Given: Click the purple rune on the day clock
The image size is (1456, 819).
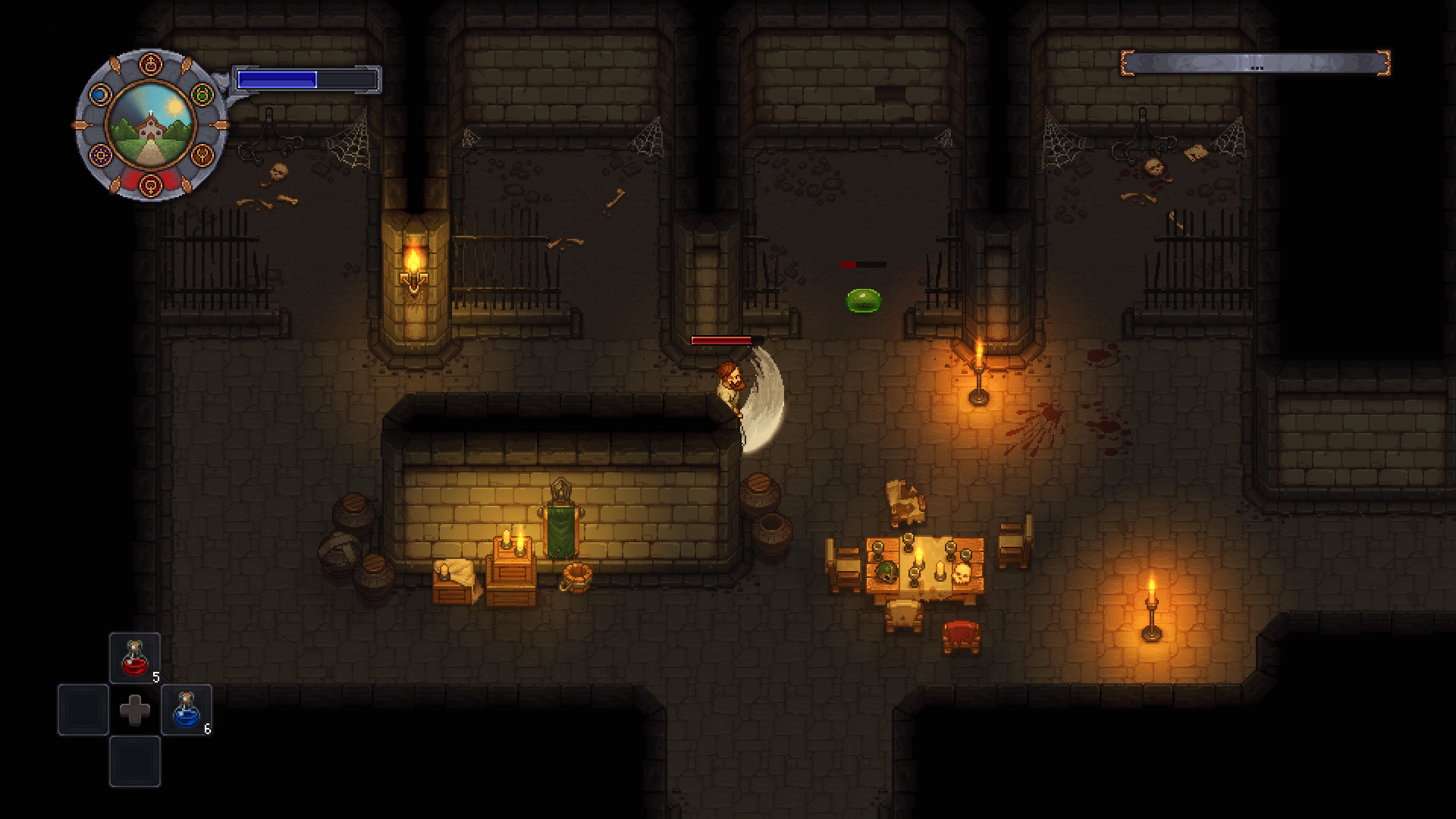Looking at the screenshot, I should [100, 155].
